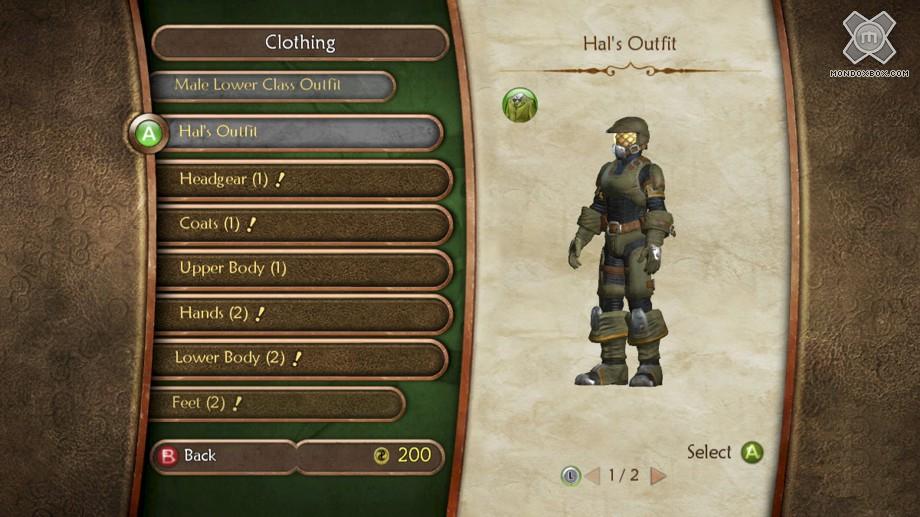Open the Headgear category
Image resolution: width=920 pixels, height=517 pixels.
tap(304, 180)
